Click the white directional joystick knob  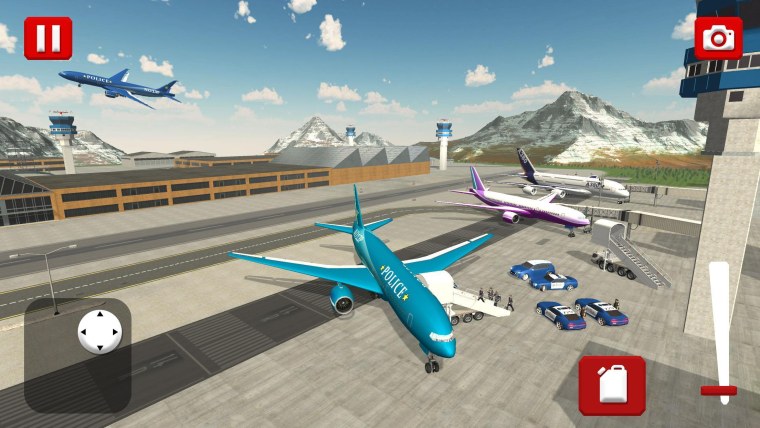coord(100,331)
